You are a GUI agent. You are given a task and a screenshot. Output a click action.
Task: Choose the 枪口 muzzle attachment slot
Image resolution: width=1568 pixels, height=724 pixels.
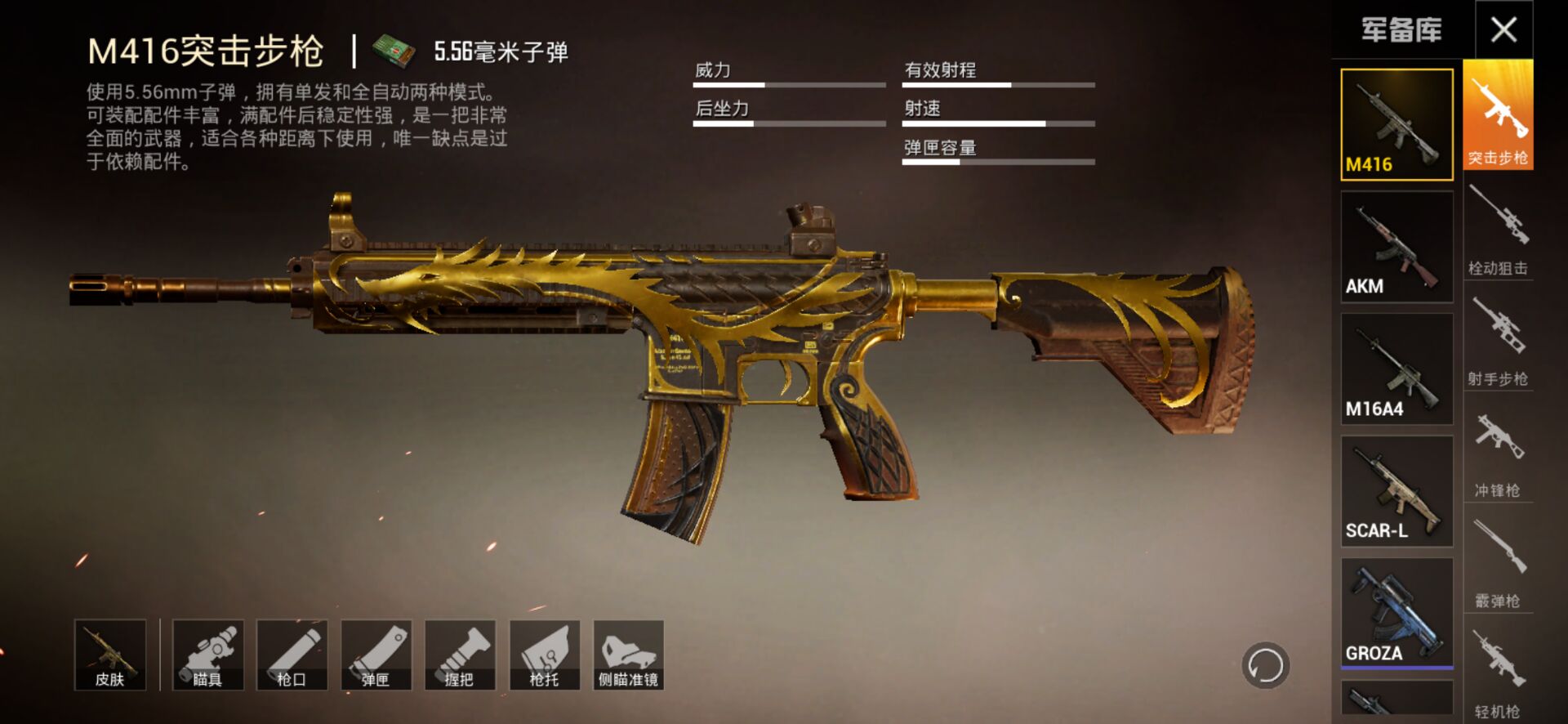click(292, 655)
